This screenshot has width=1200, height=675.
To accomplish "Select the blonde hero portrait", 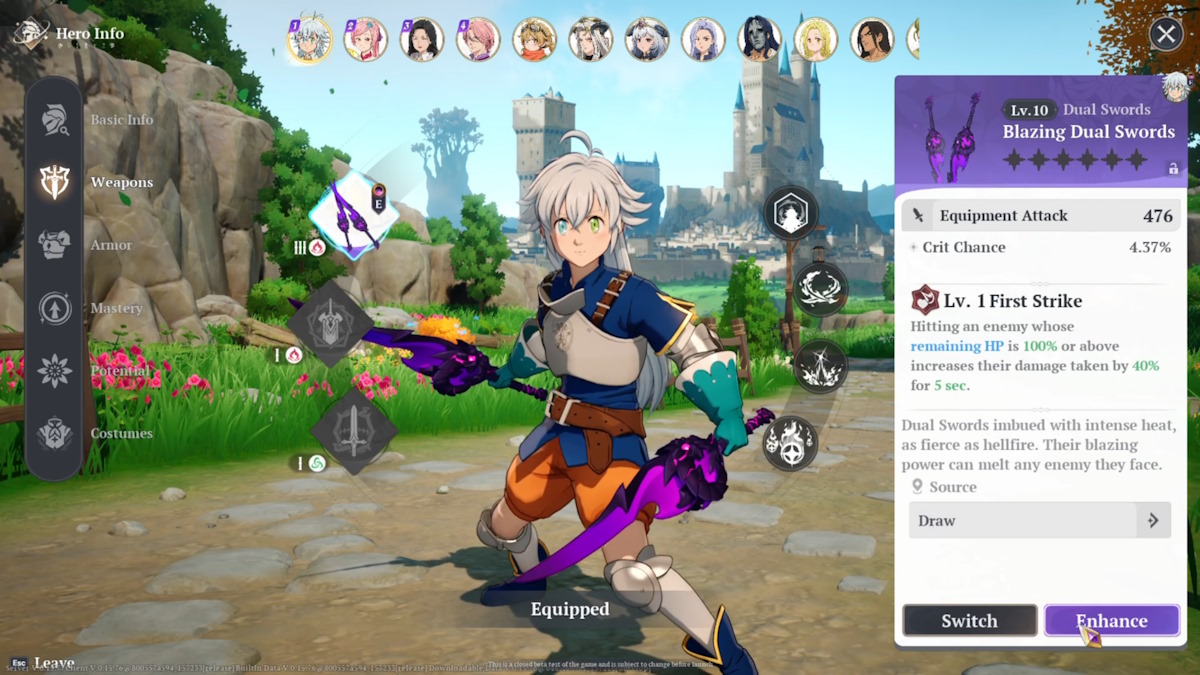I will click(815, 40).
